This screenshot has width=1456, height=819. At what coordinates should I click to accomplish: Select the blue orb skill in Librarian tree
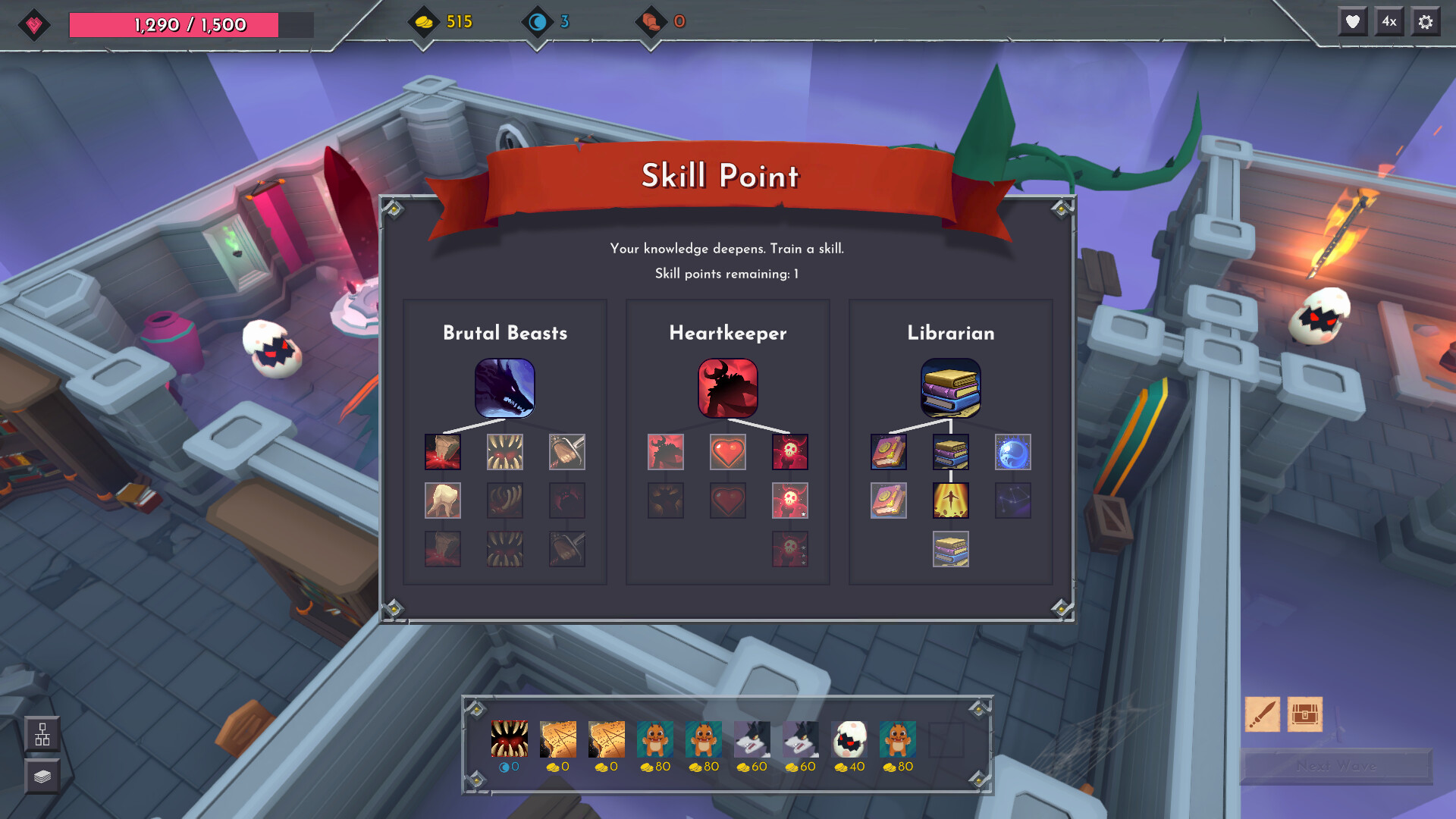[x=1012, y=452]
